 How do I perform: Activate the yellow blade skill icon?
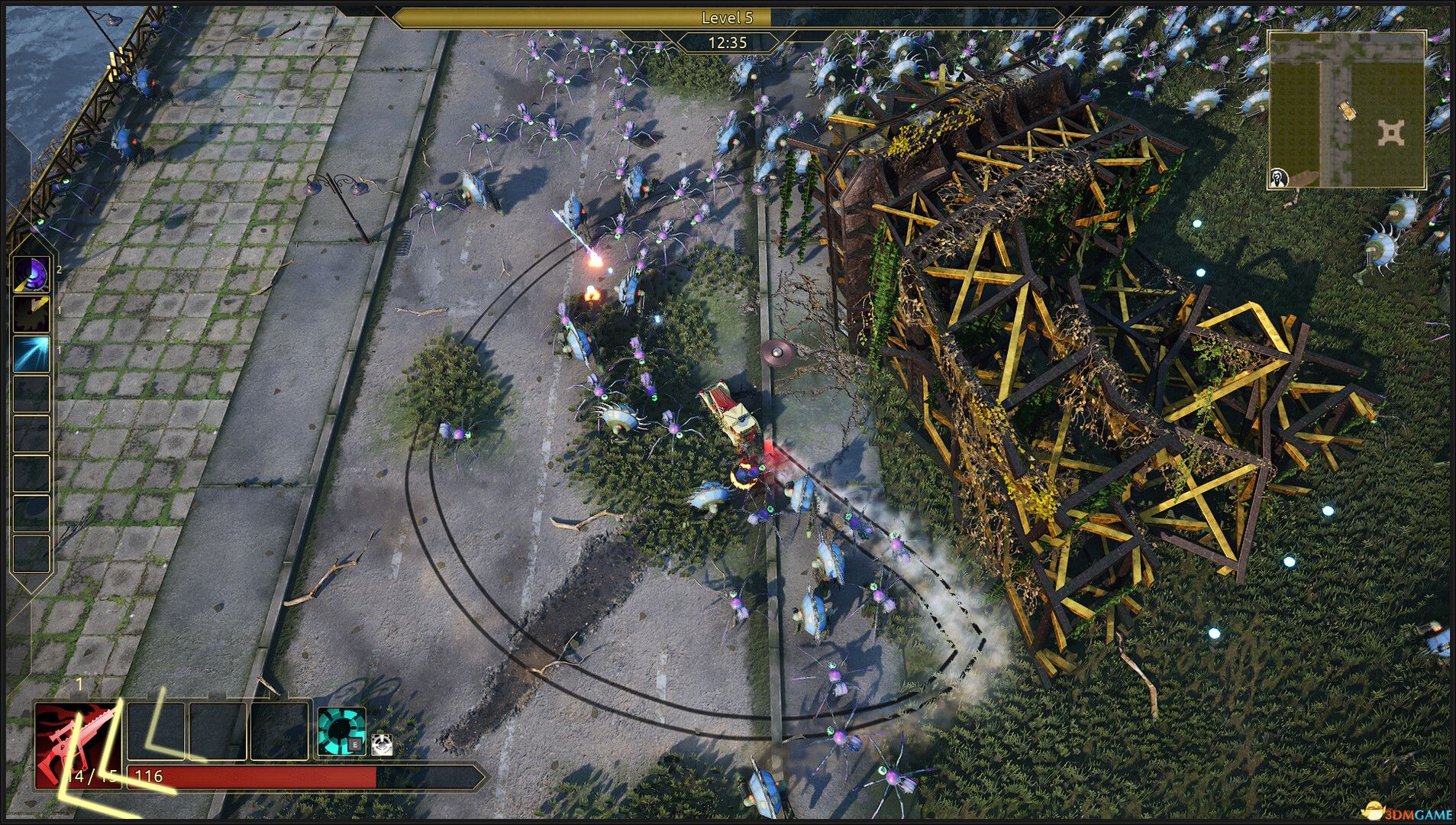(x=31, y=313)
